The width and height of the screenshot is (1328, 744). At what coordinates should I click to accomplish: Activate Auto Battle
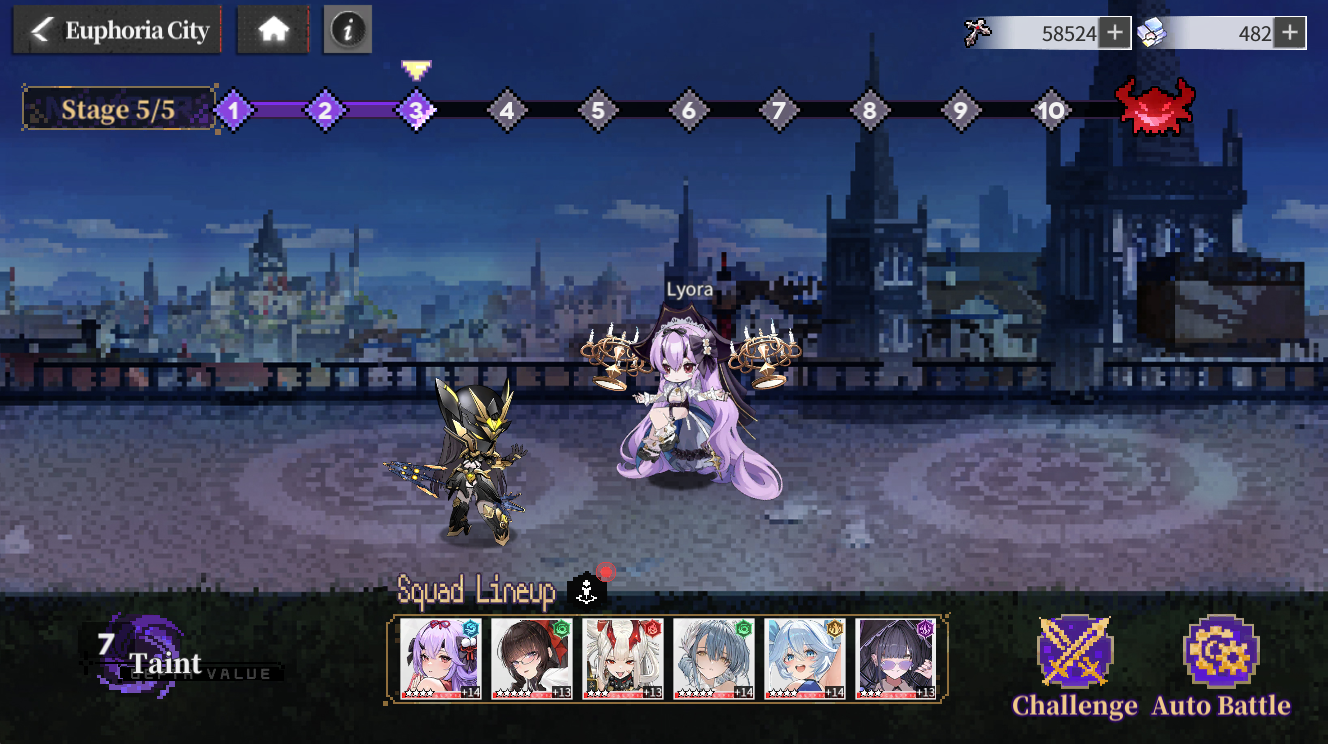(x=1221, y=666)
